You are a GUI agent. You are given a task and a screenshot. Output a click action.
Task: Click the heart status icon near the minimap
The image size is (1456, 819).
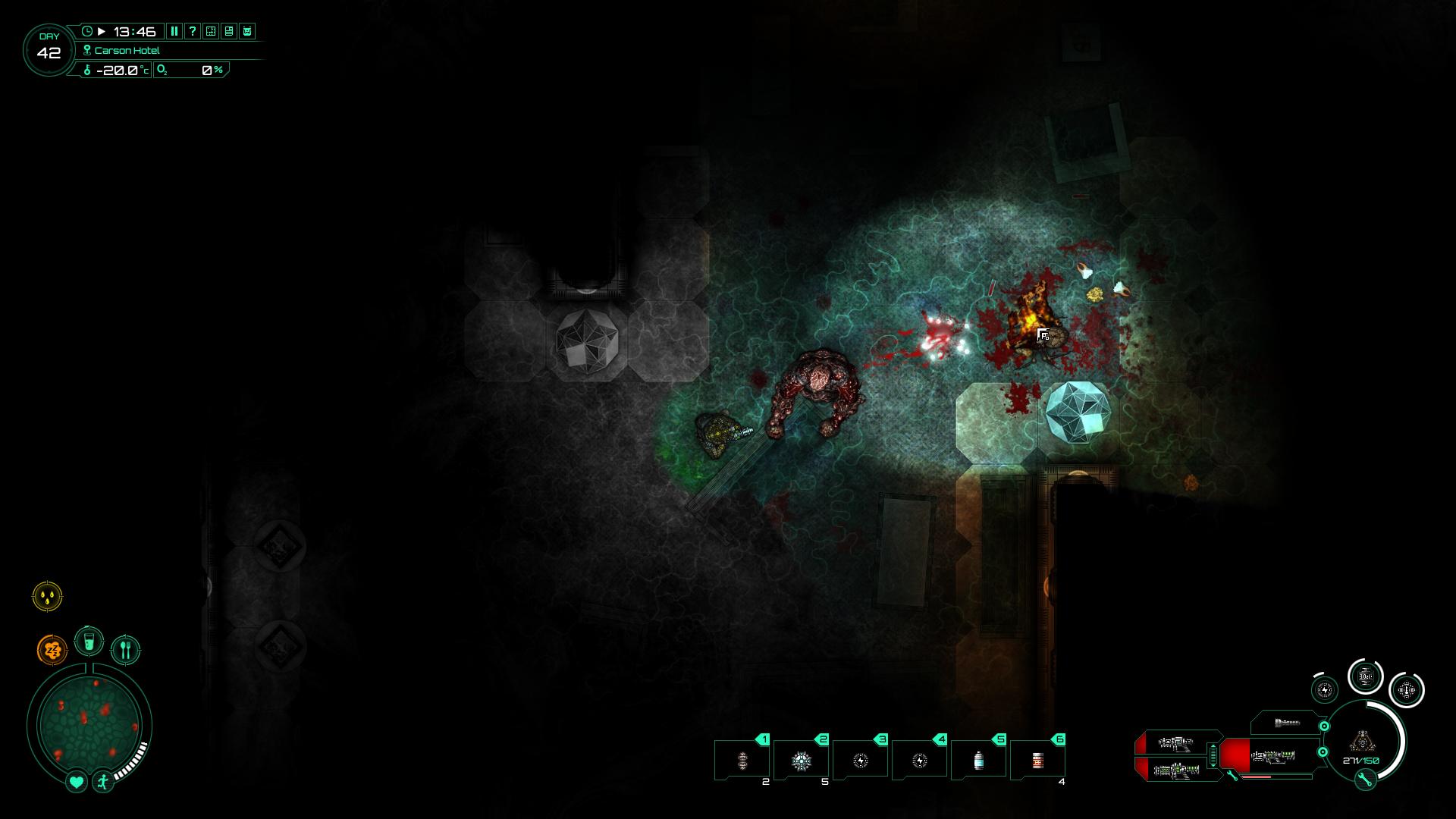[x=76, y=783]
